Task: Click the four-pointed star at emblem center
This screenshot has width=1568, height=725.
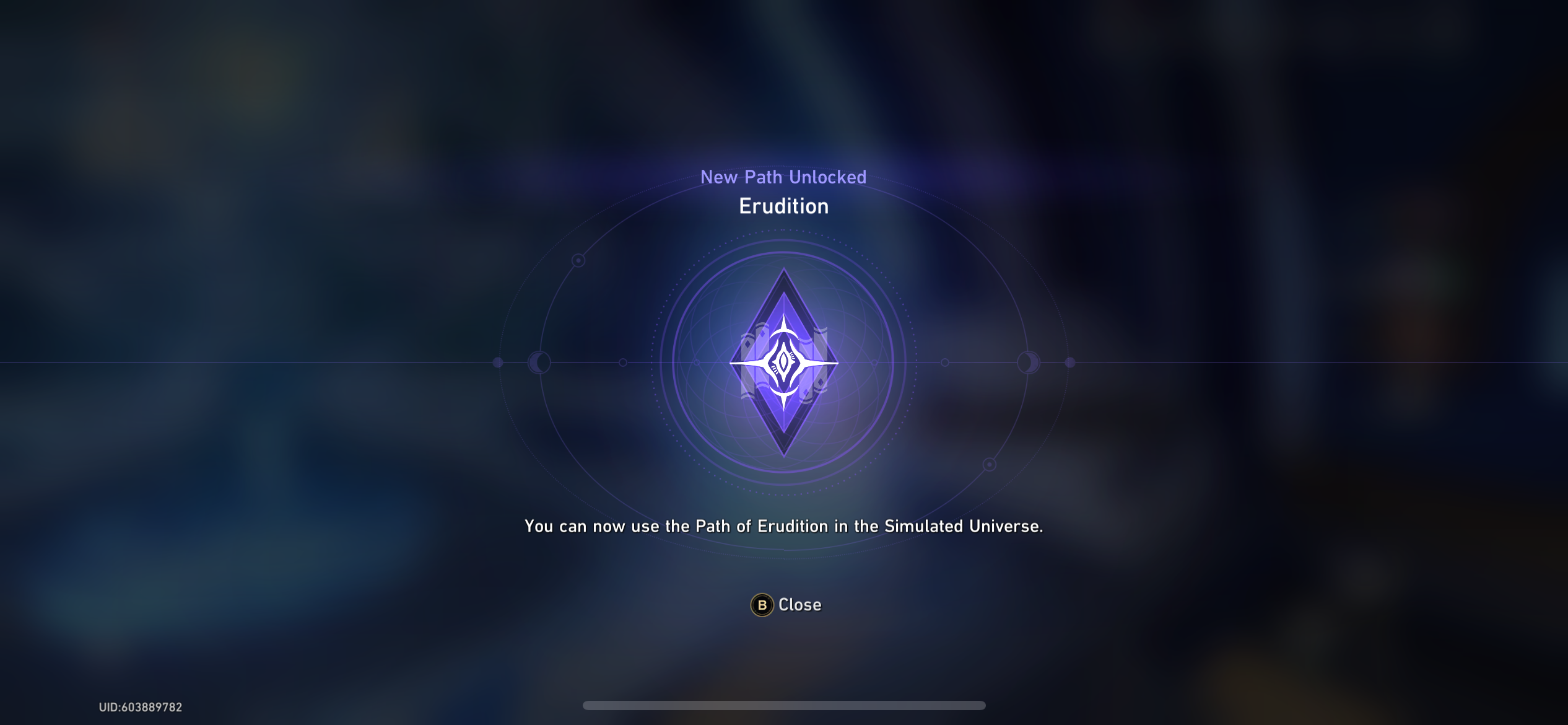Action: (784, 362)
